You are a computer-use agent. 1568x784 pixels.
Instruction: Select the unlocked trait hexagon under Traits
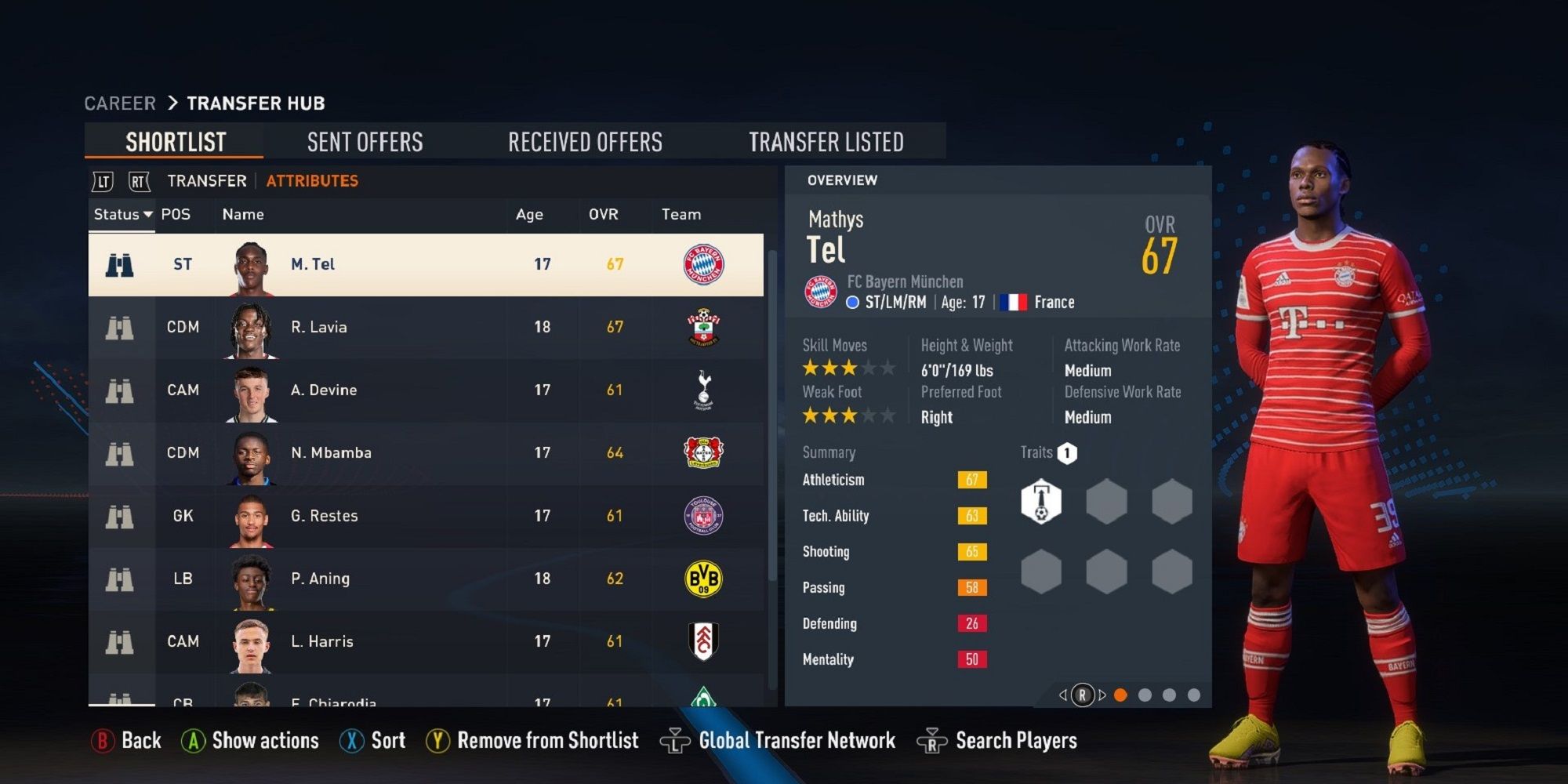point(1040,500)
